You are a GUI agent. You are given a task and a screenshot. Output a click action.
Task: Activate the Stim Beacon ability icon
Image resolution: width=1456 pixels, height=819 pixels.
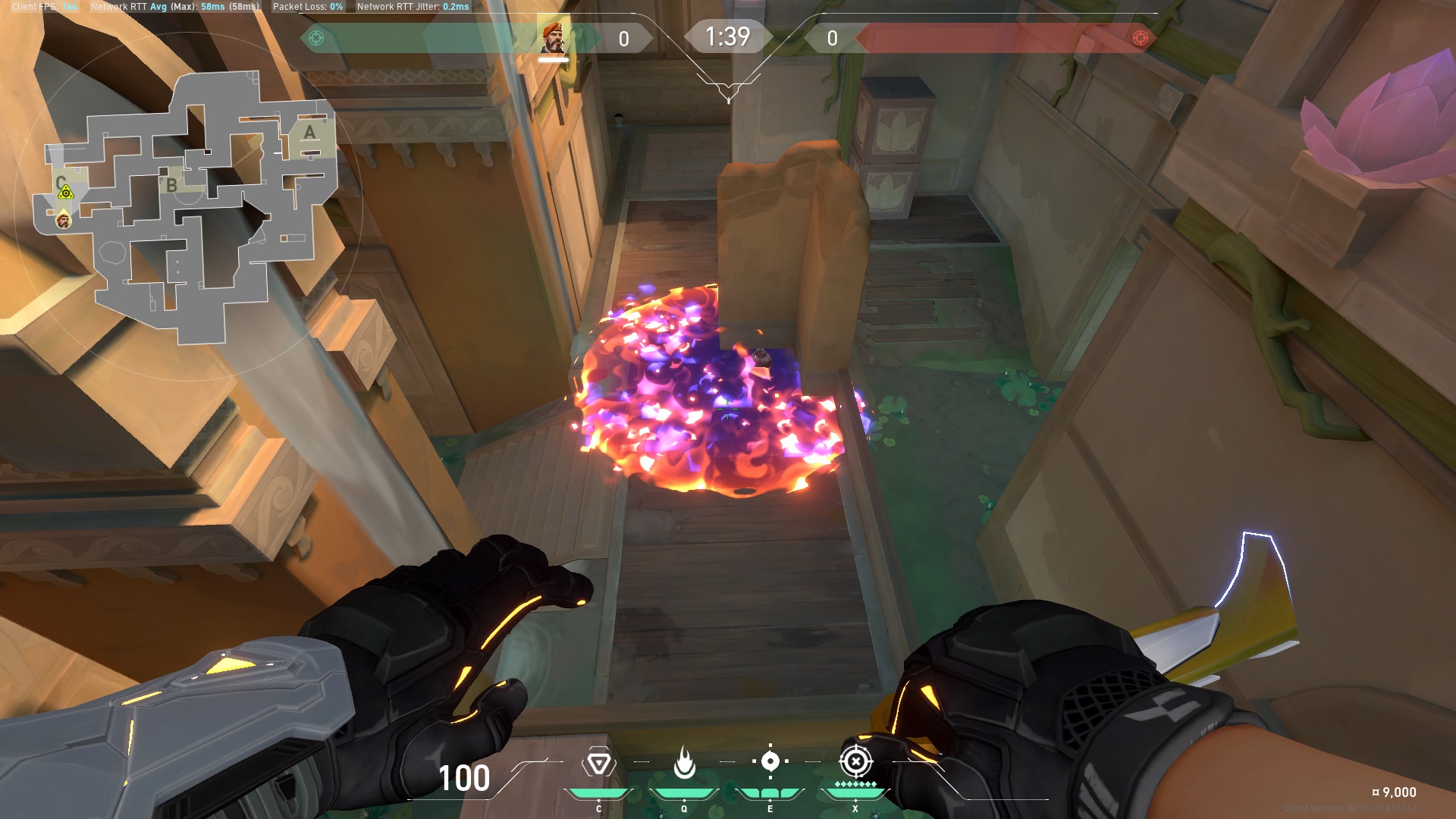598,763
